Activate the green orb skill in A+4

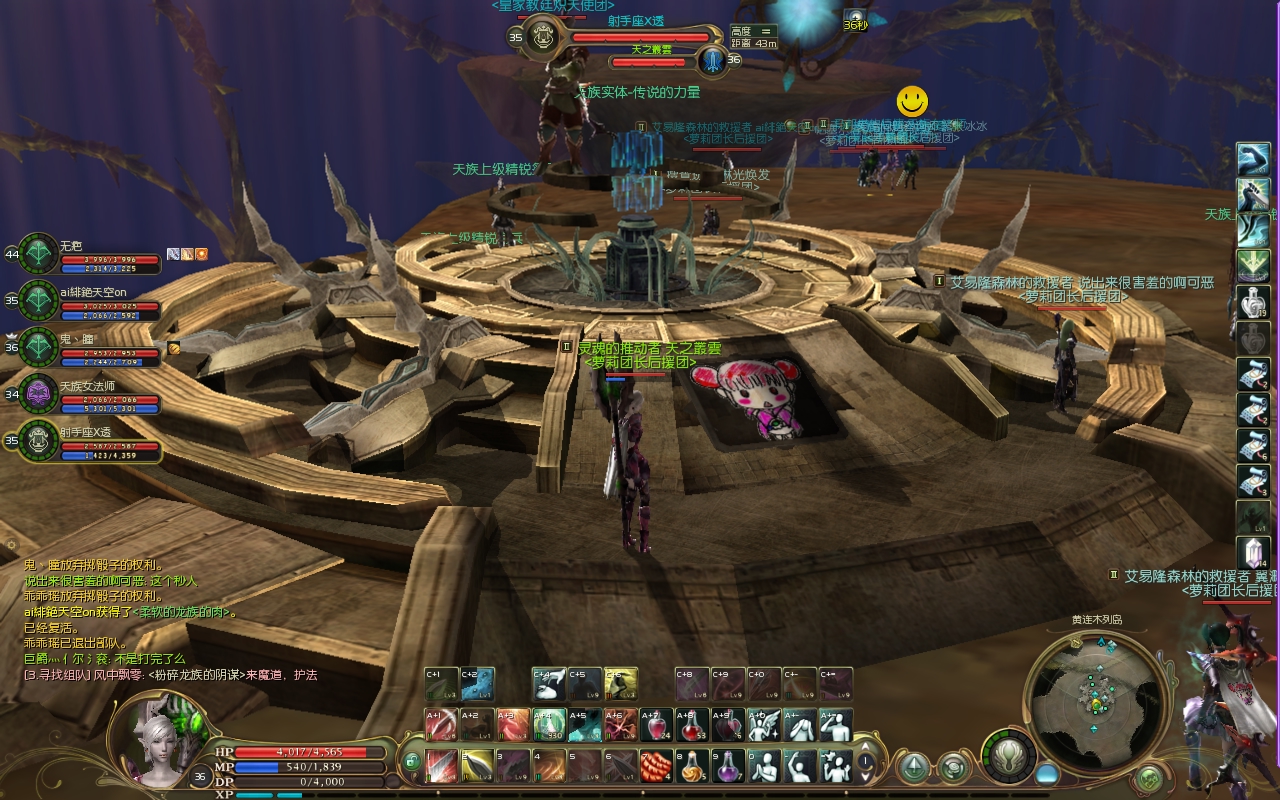[x=548, y=725]
